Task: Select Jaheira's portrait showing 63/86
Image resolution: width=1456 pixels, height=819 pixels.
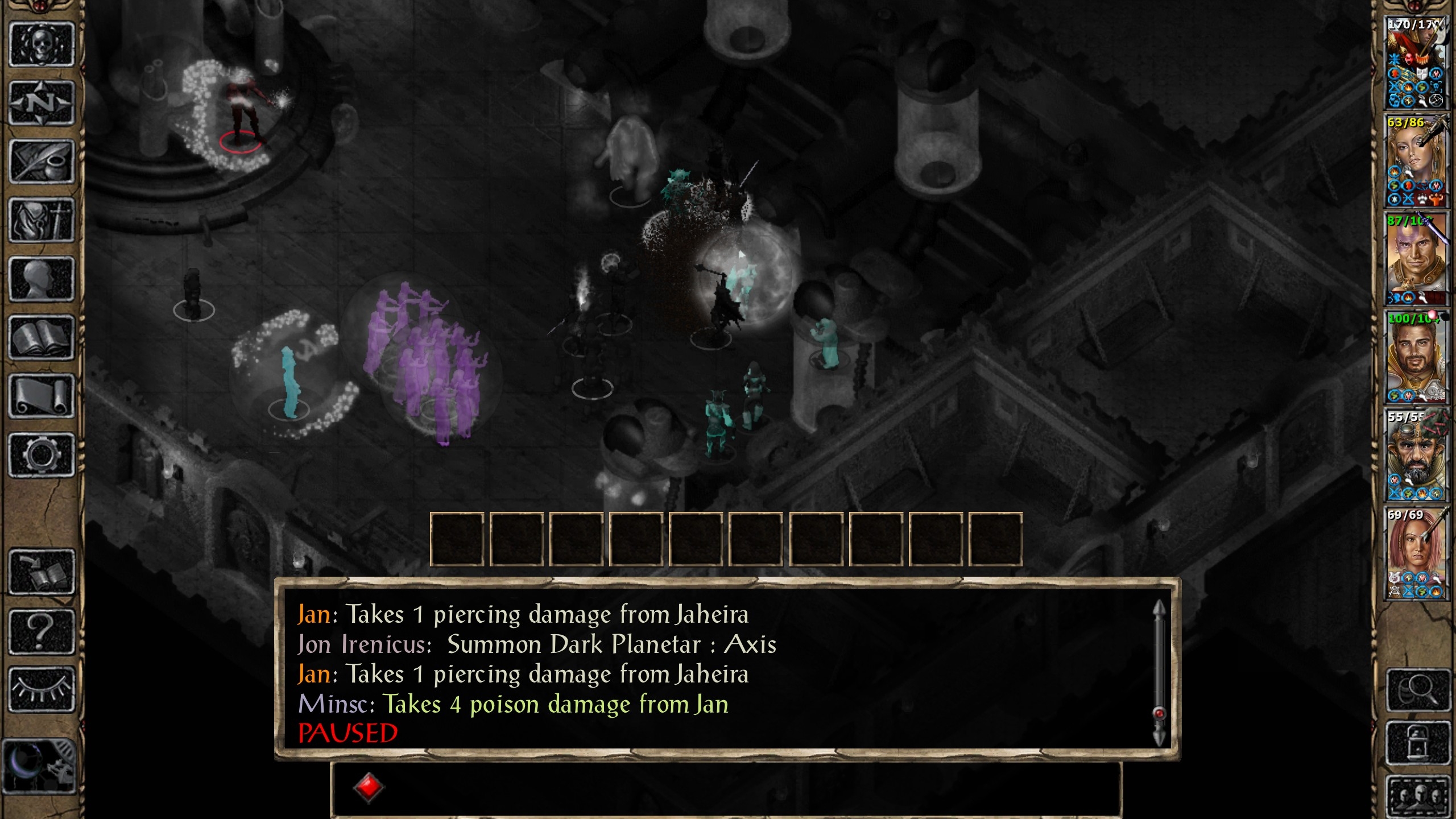Action: pos(1416,161)
